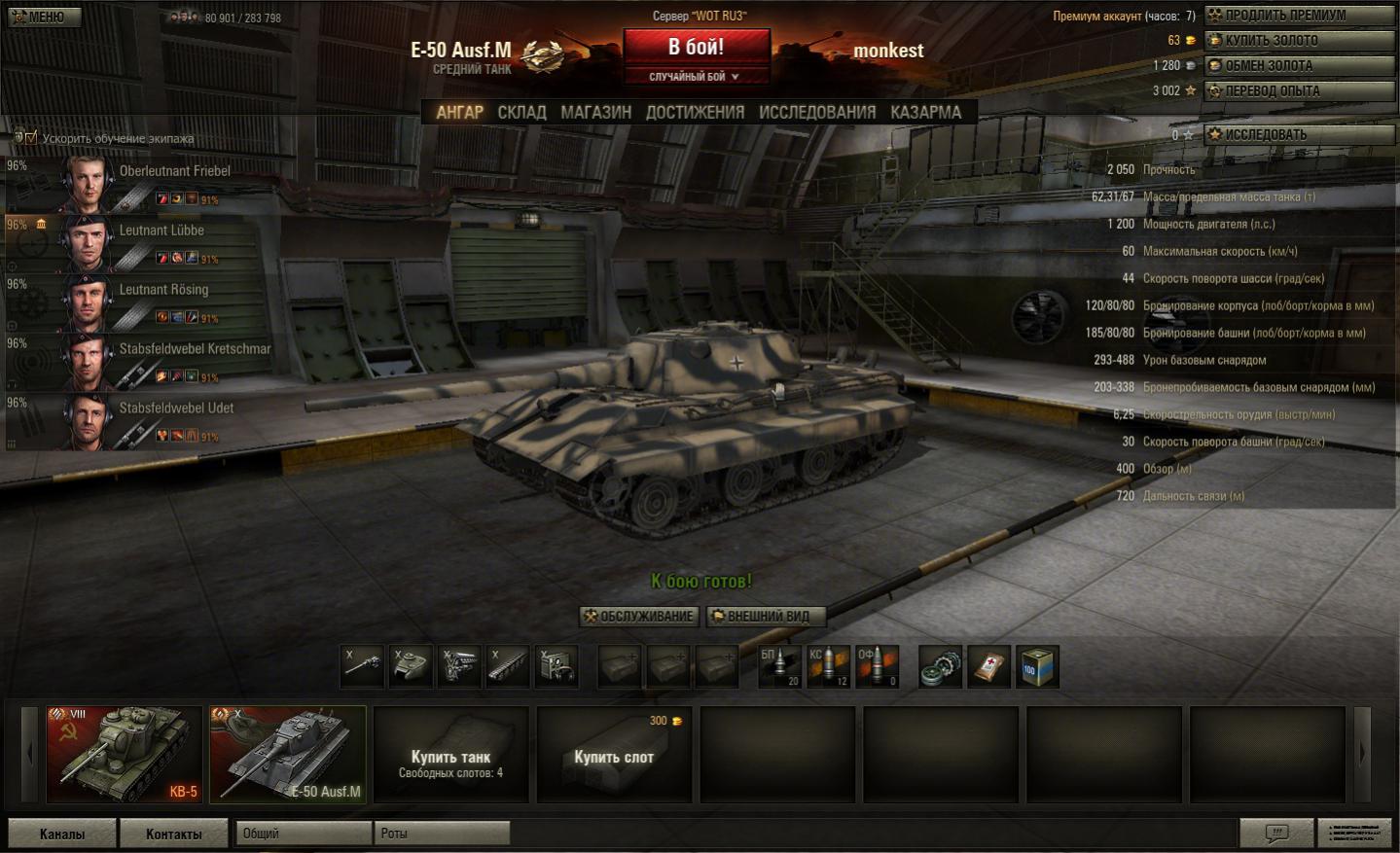The width and height of the screenshot is (1400, 853).
Task: Open the СЛУЧАЙНЫЙ БОЙ battle type dropdown
Action: point(696,77)
